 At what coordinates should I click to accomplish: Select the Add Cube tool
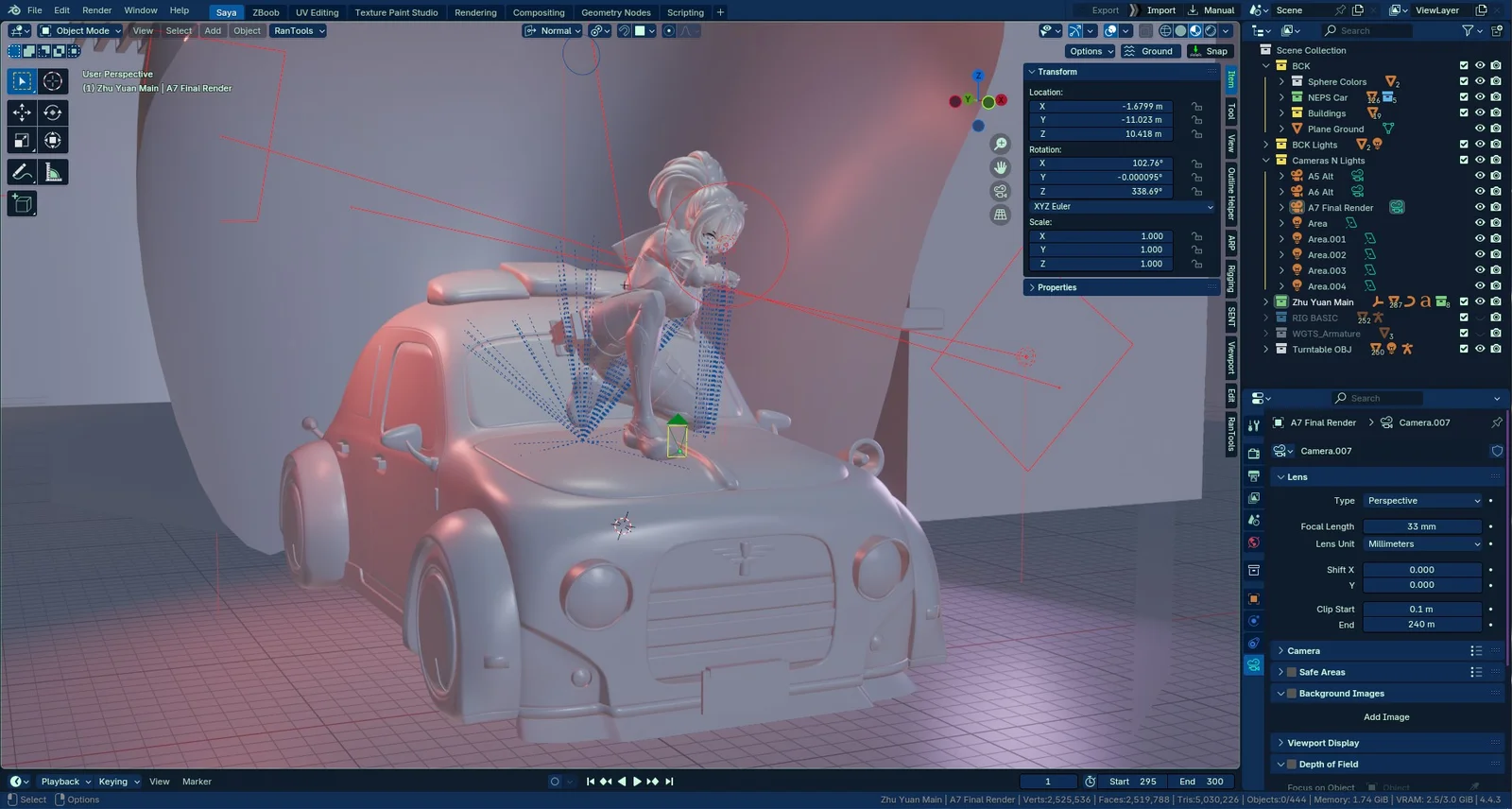point(21,203)
